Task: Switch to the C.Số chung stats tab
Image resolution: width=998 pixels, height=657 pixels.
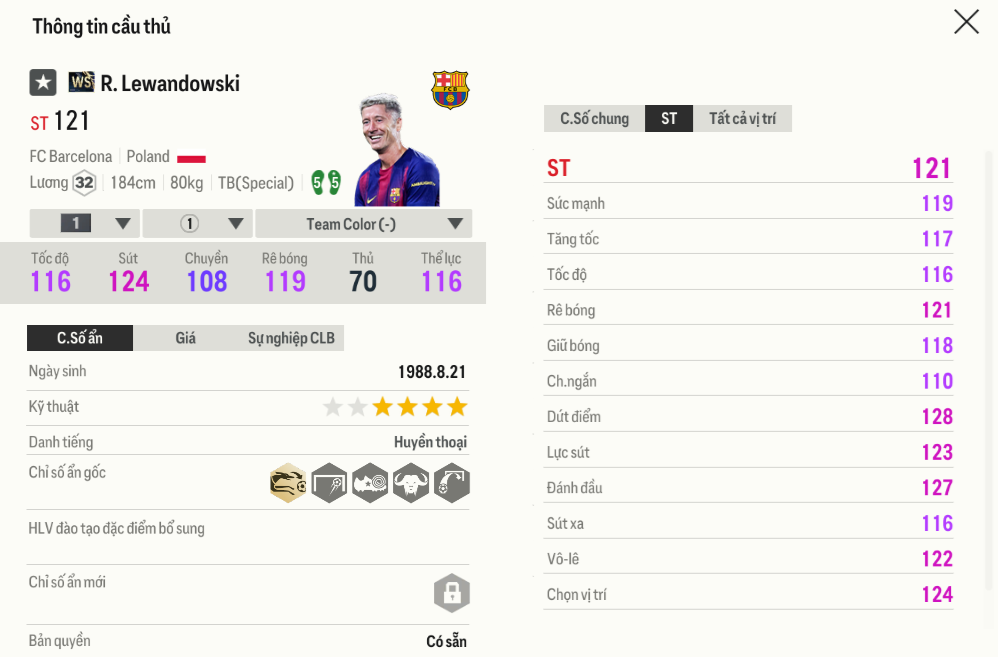Action: [594, 119]
